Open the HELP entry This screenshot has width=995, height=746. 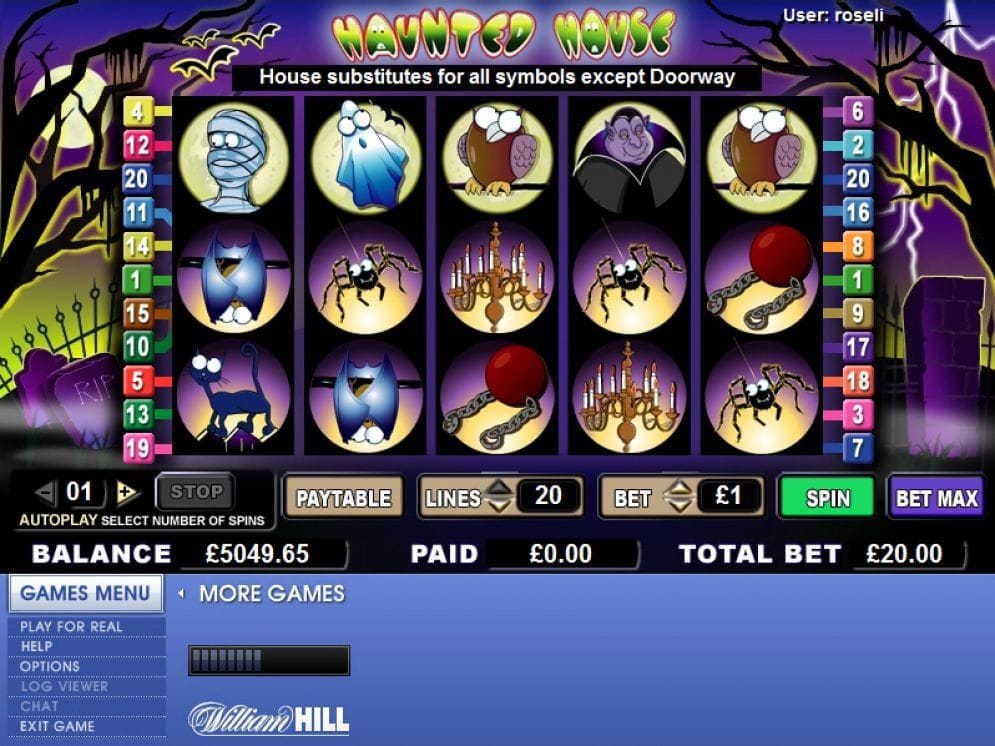(36, 647)
